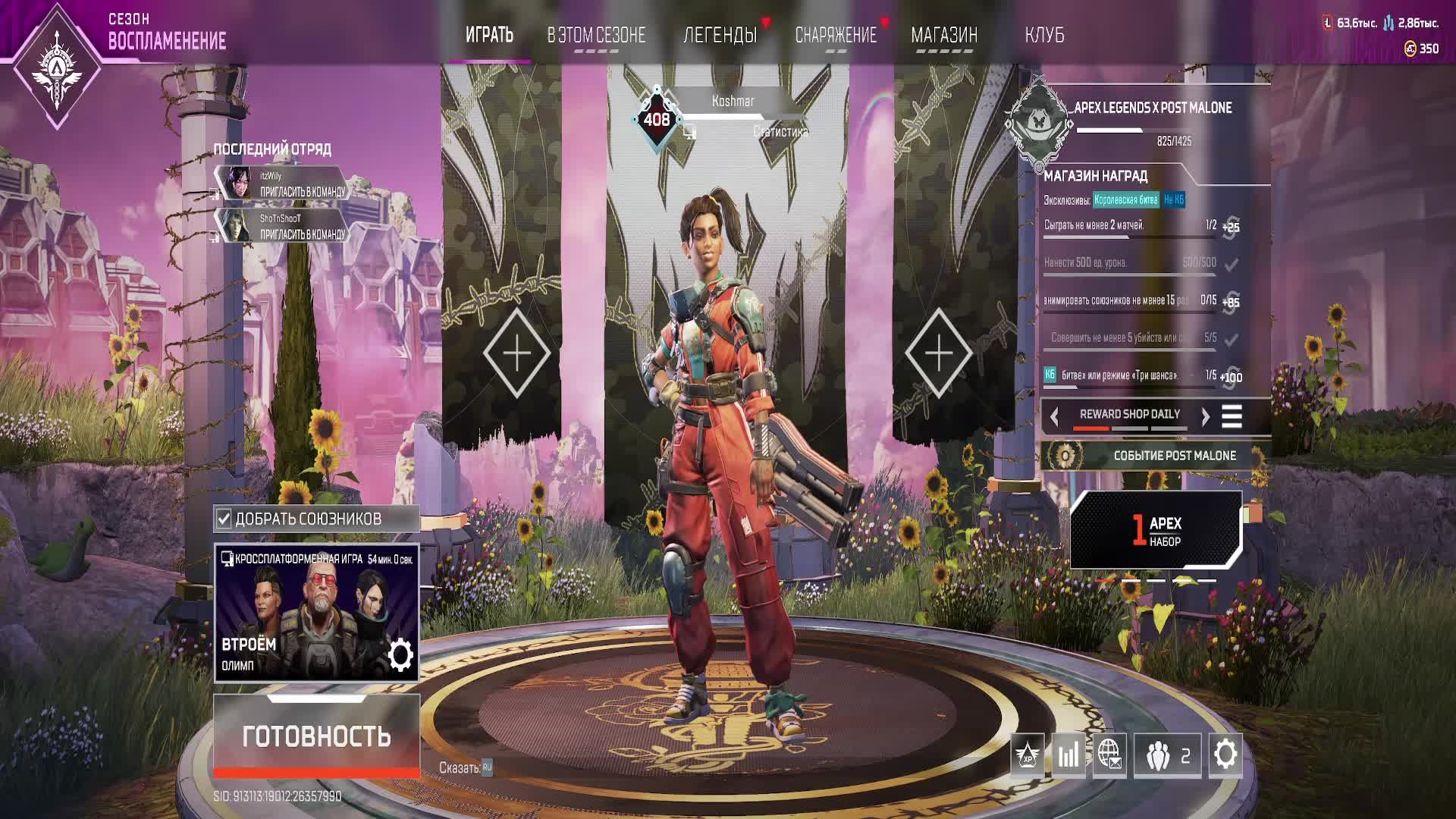Click the ГОТОВНОСТЬ ready button

(316, 735)
